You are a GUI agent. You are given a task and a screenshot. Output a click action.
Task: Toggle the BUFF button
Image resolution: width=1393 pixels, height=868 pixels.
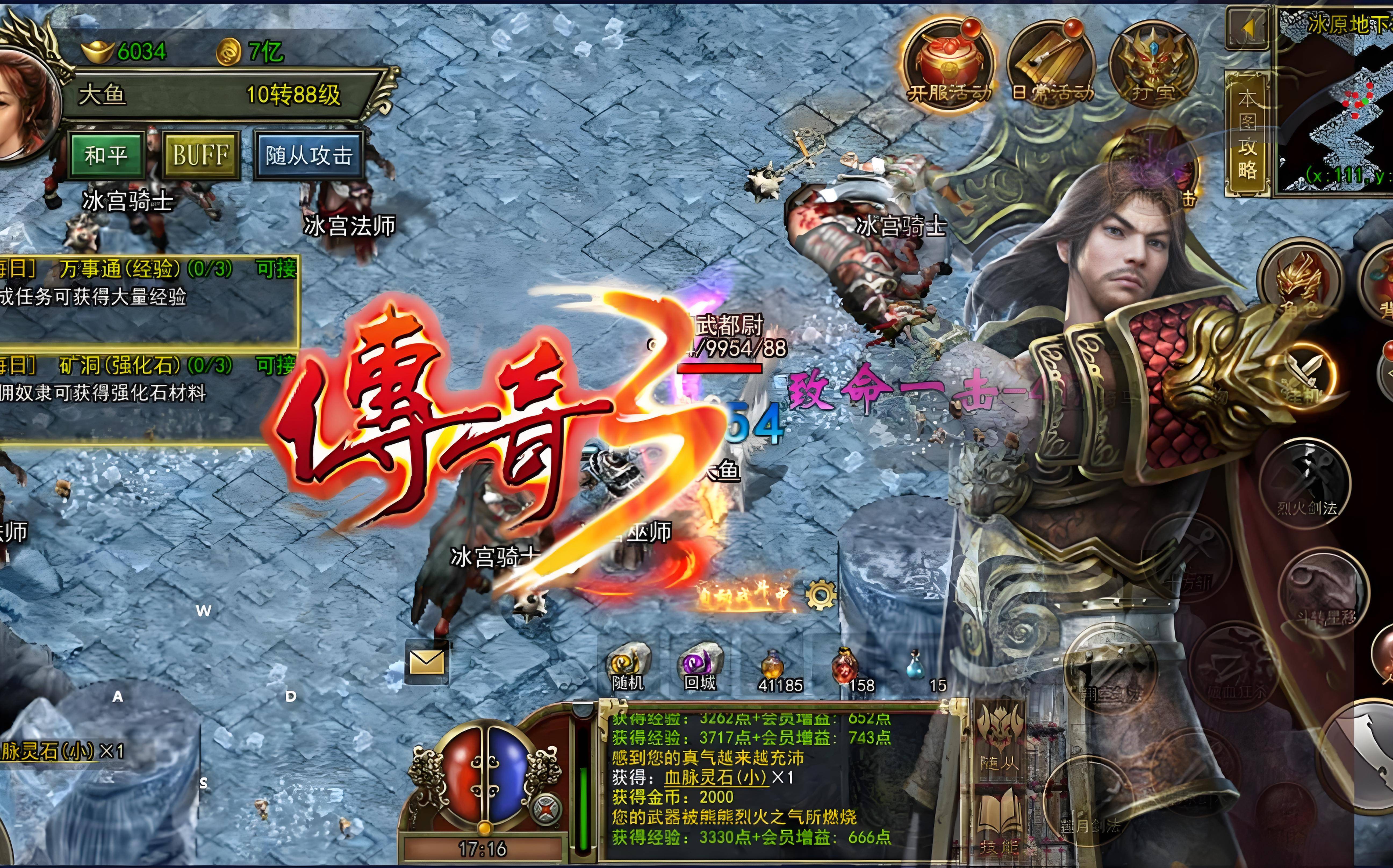click(x=201, y=153)
